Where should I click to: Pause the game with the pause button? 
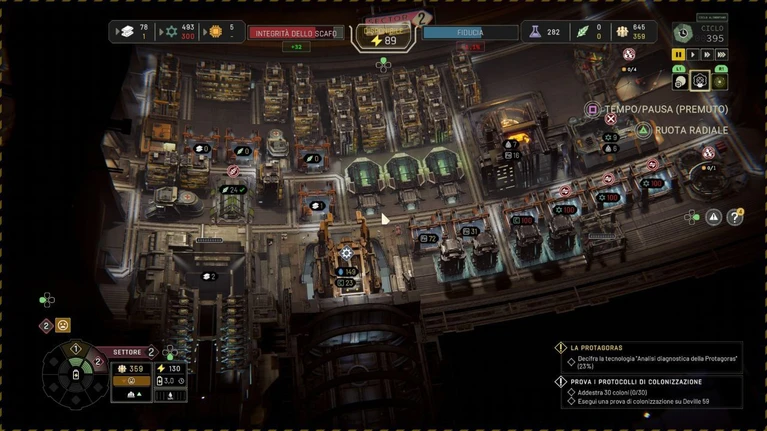[x=679, y=55]
